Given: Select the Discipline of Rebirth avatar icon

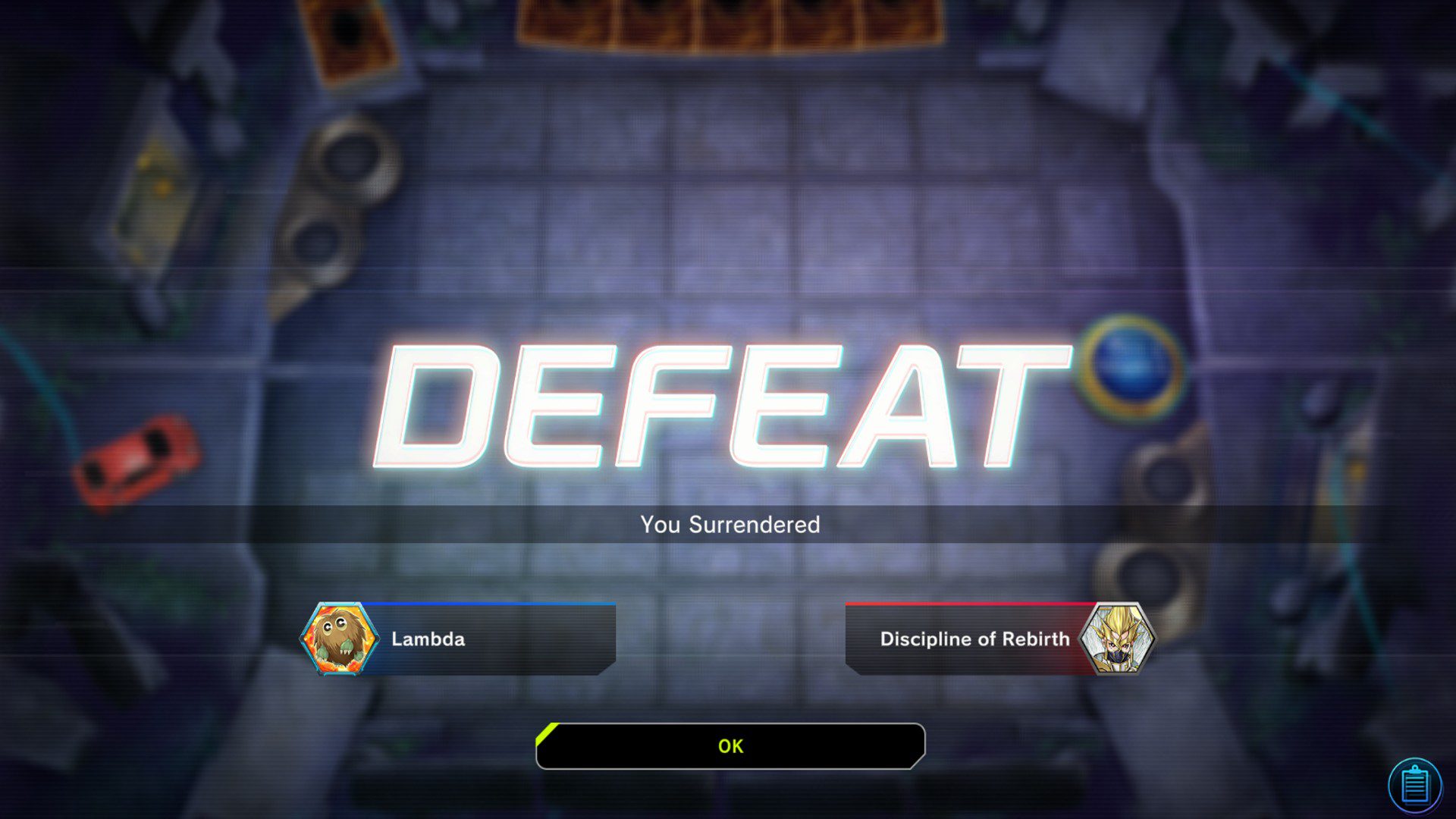Looking at the screenshot, I should pyautogui.click(x=1121, y=639).
